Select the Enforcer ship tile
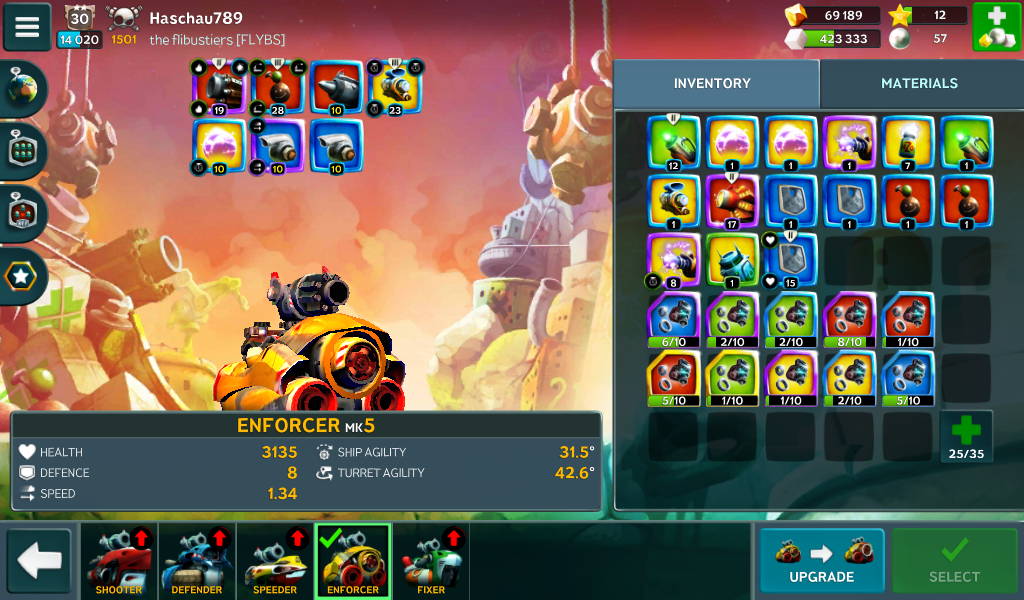1024x600 pixels. 353,560
